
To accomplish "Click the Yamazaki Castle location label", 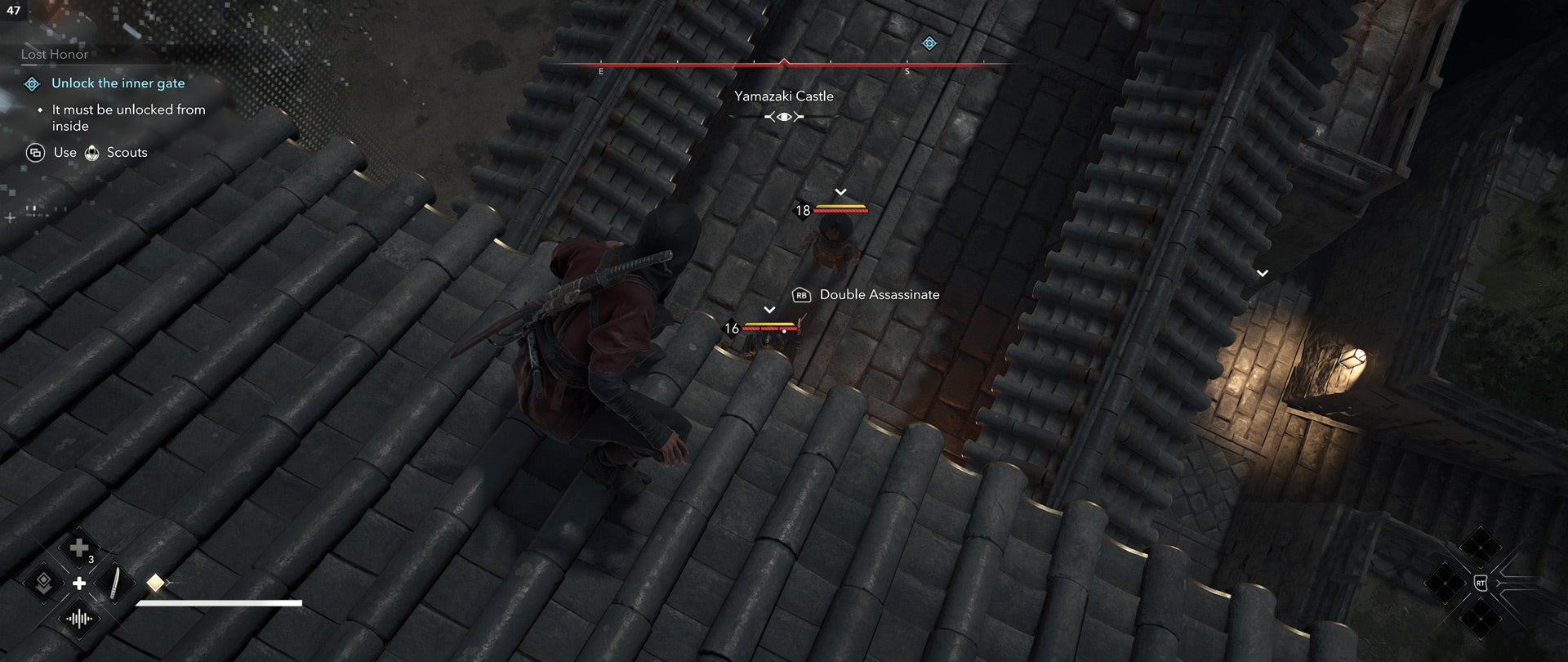I will (783, 96).
